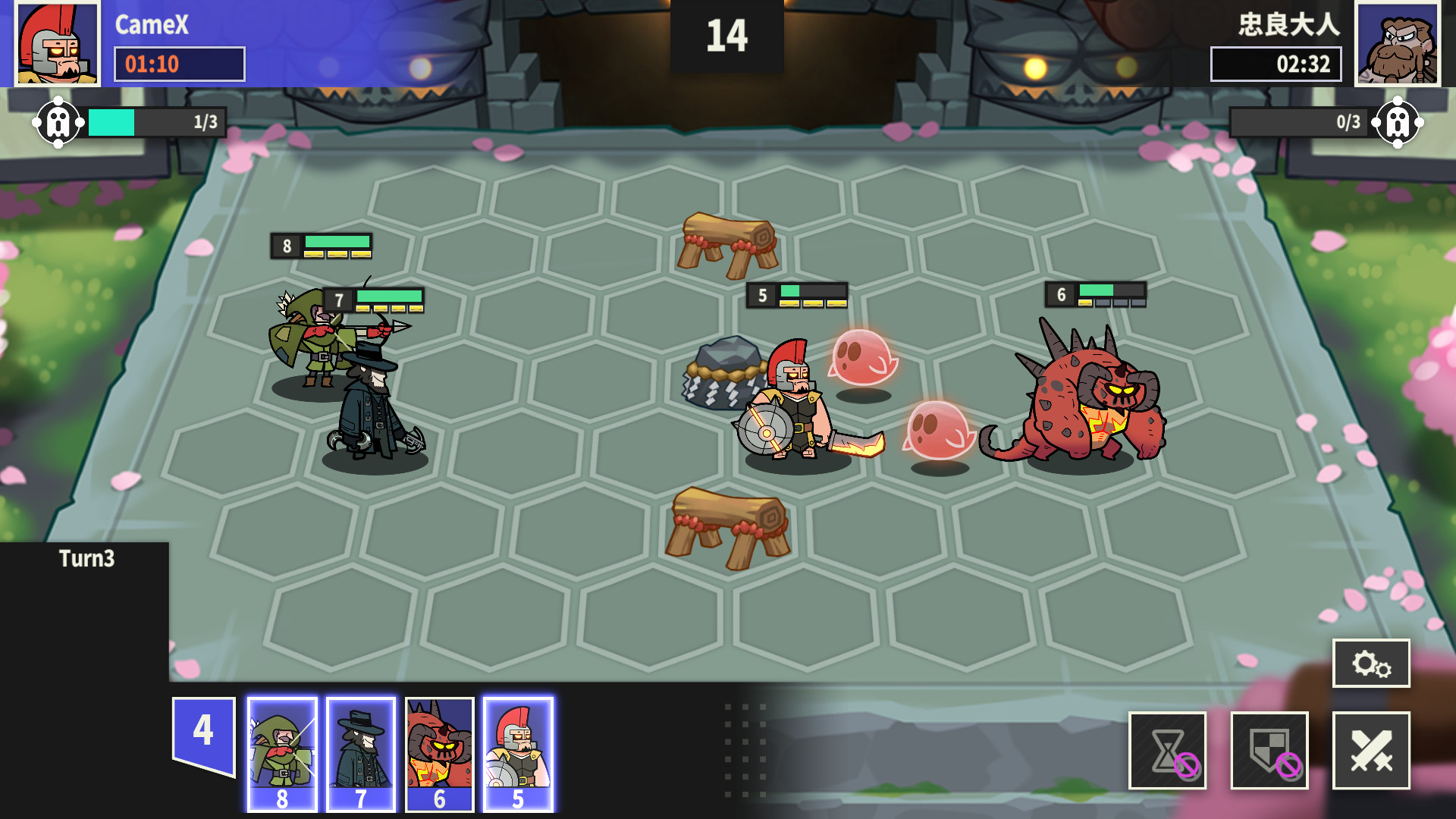Viewport: 1456px width, 819px height.
Task: Click the left ghost crest icon
Action: point(60,121)
